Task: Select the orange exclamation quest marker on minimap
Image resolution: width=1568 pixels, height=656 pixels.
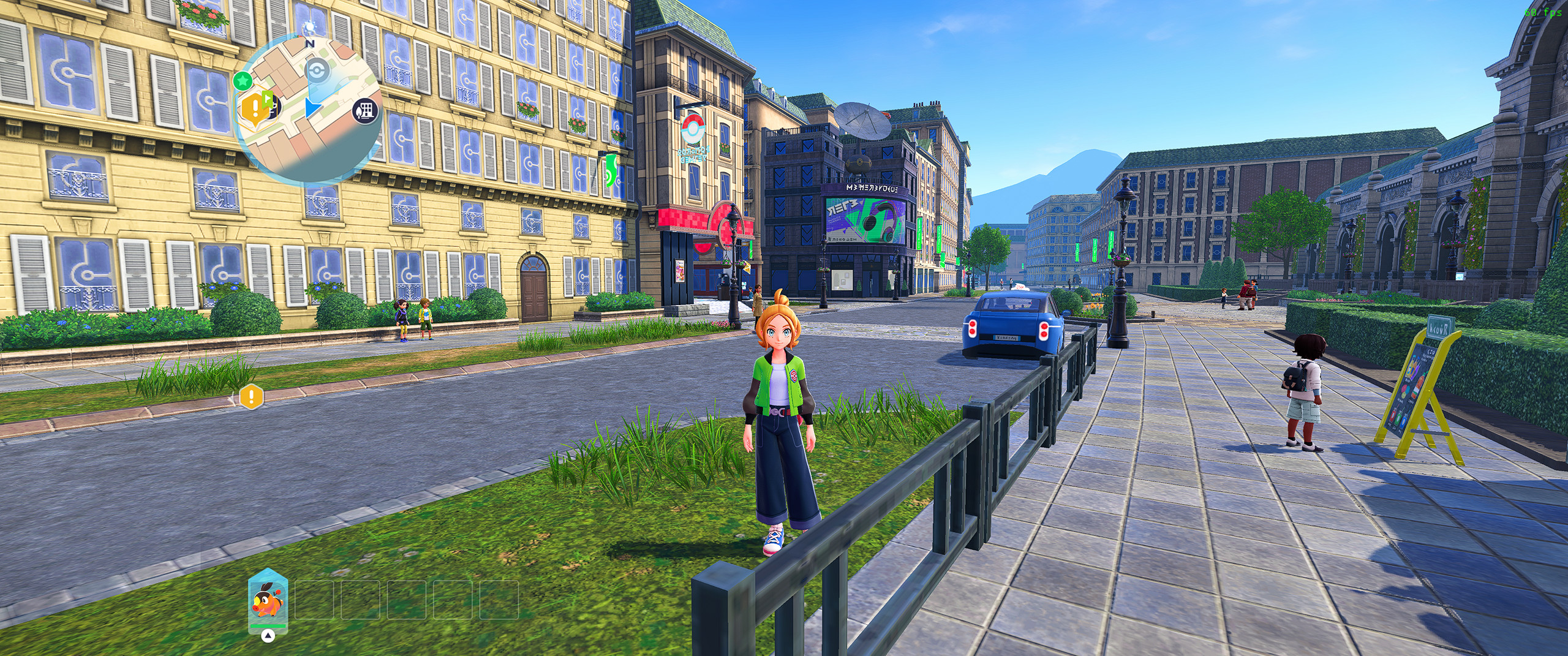Action: point(254,108)
